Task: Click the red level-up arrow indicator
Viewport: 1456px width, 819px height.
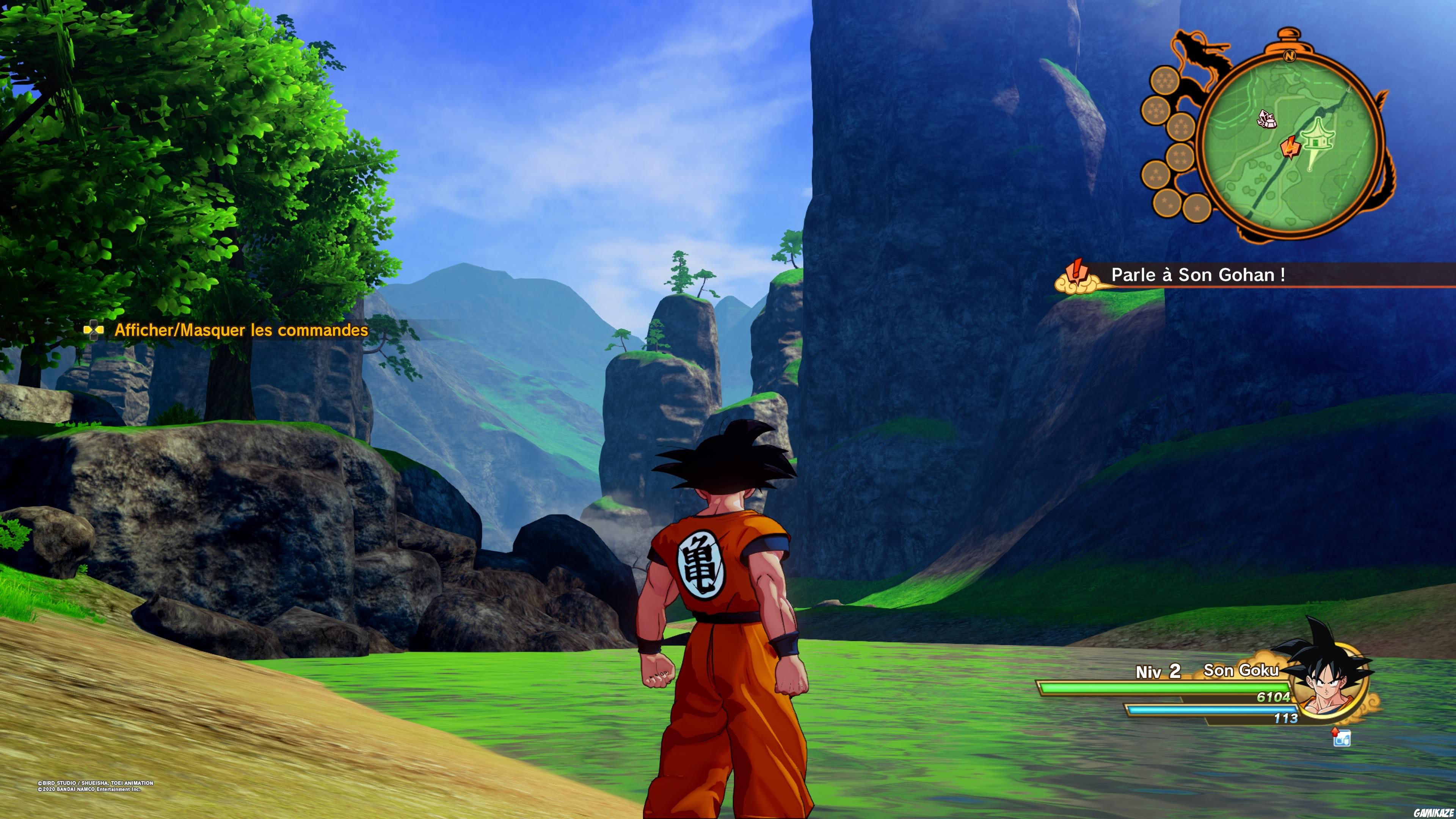Action: point(1335,732)
